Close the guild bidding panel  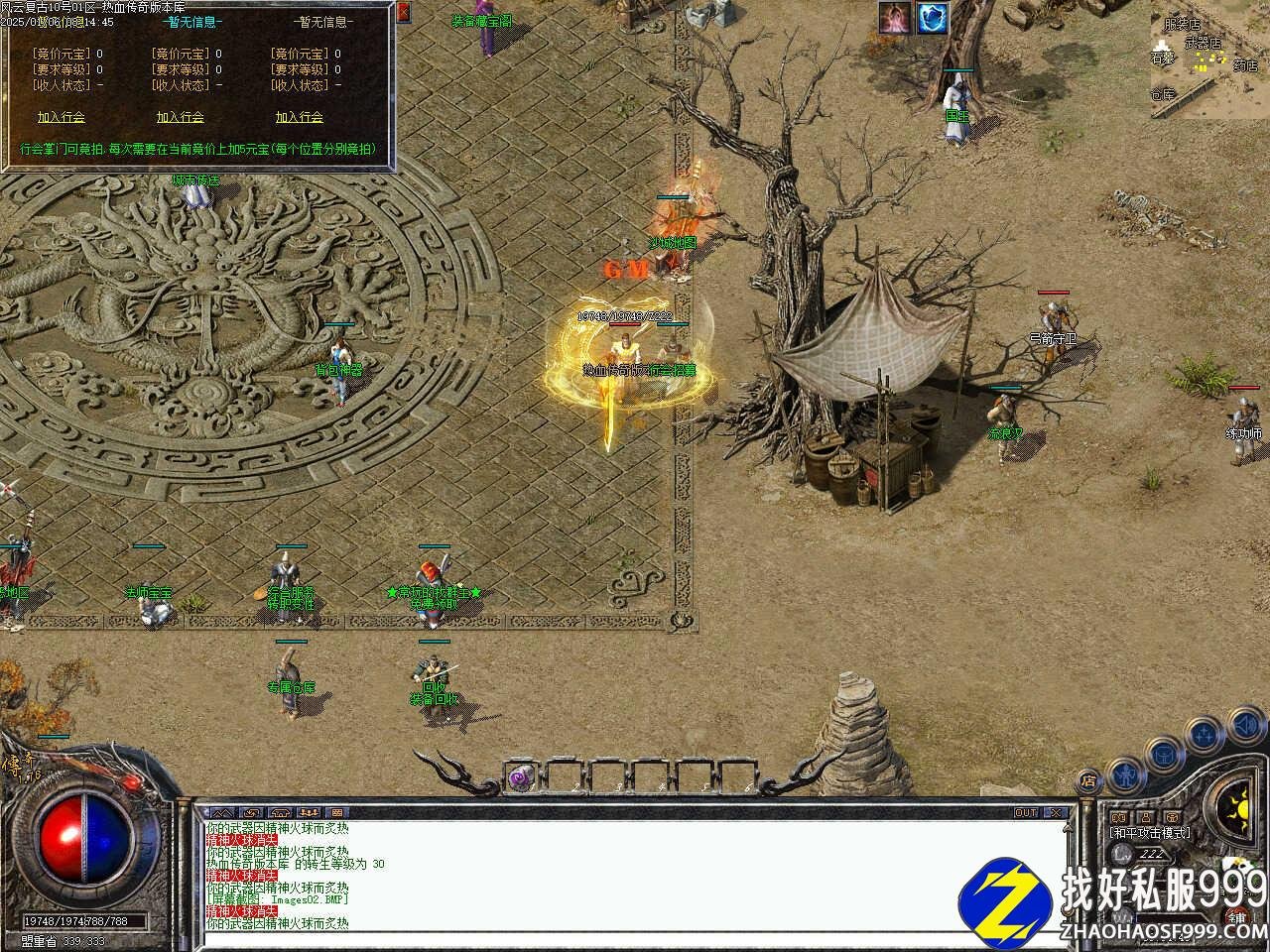click(x=403, y=13)
